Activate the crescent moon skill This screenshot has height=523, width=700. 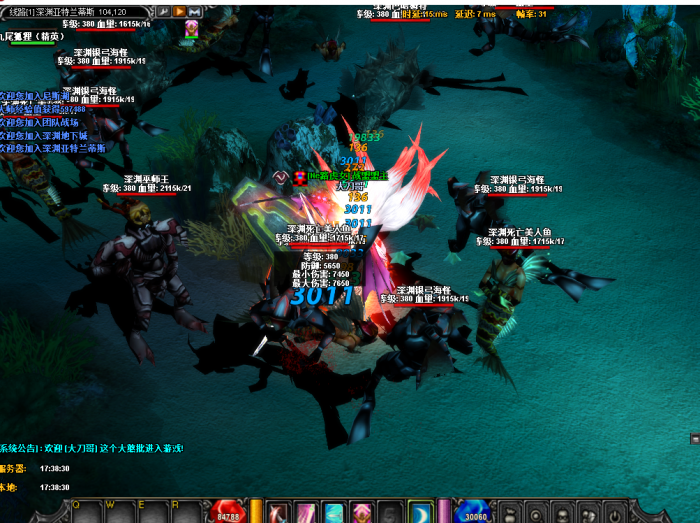pos(421,512)
